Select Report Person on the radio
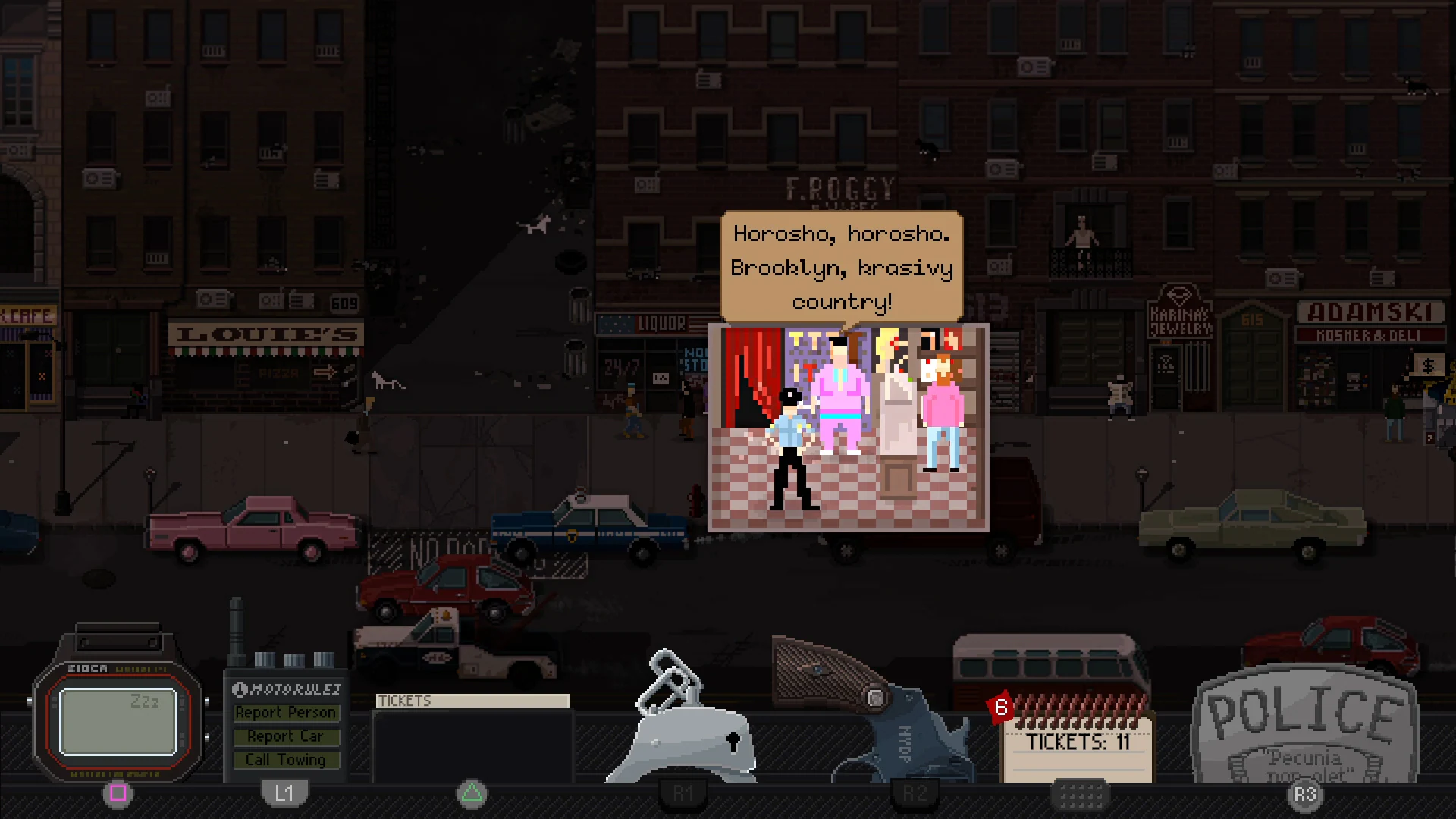This screenshot has width=1456, height=819. (x=286, y=712)
